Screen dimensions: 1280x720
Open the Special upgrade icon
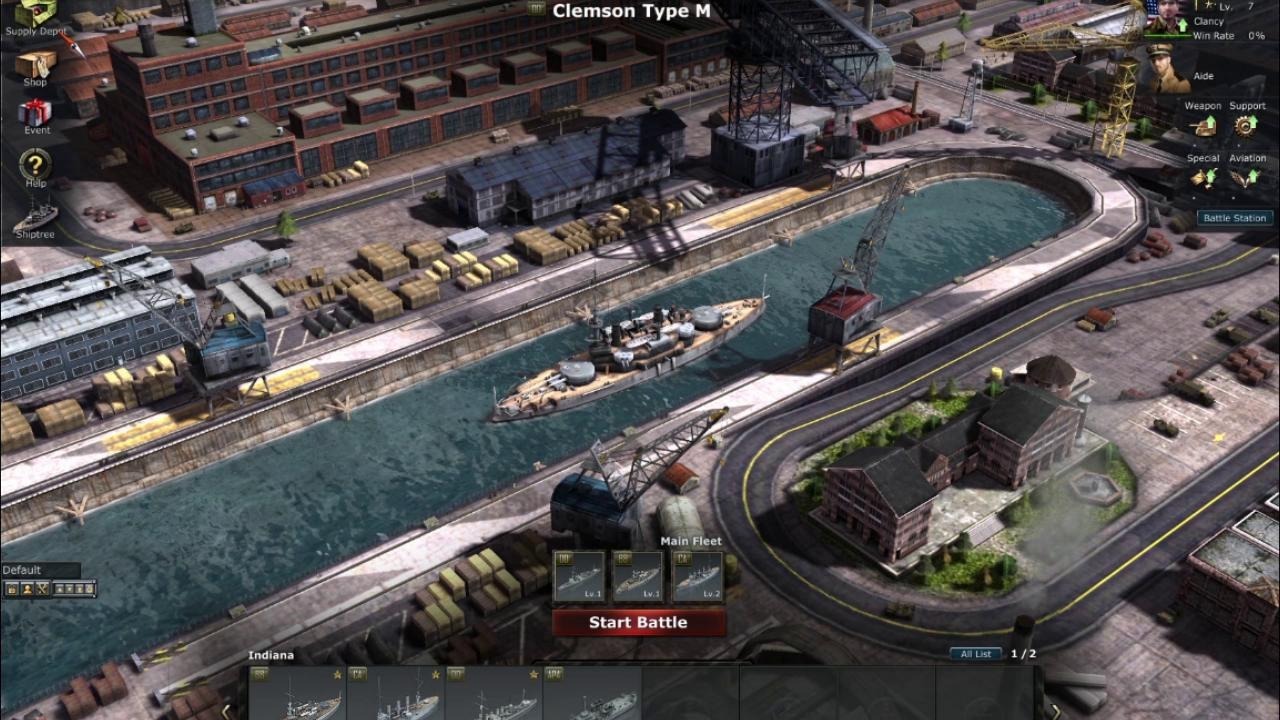point(1203,177)
